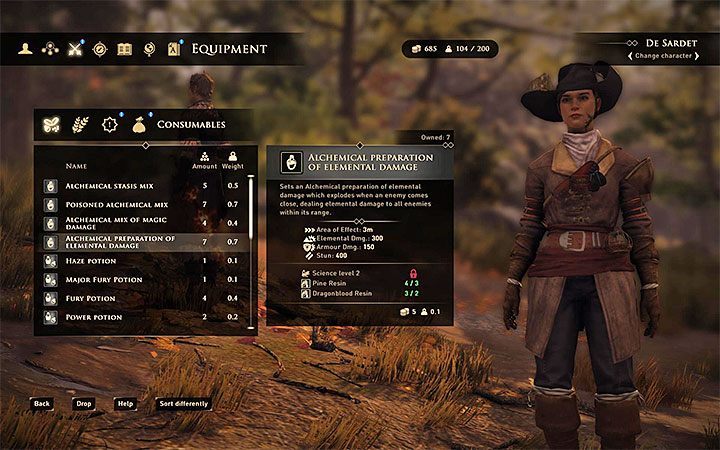Image resolution: width=720 pixels, height=450 pixels.
Task: Open the skill tree nodes tab
Action: 50,48
